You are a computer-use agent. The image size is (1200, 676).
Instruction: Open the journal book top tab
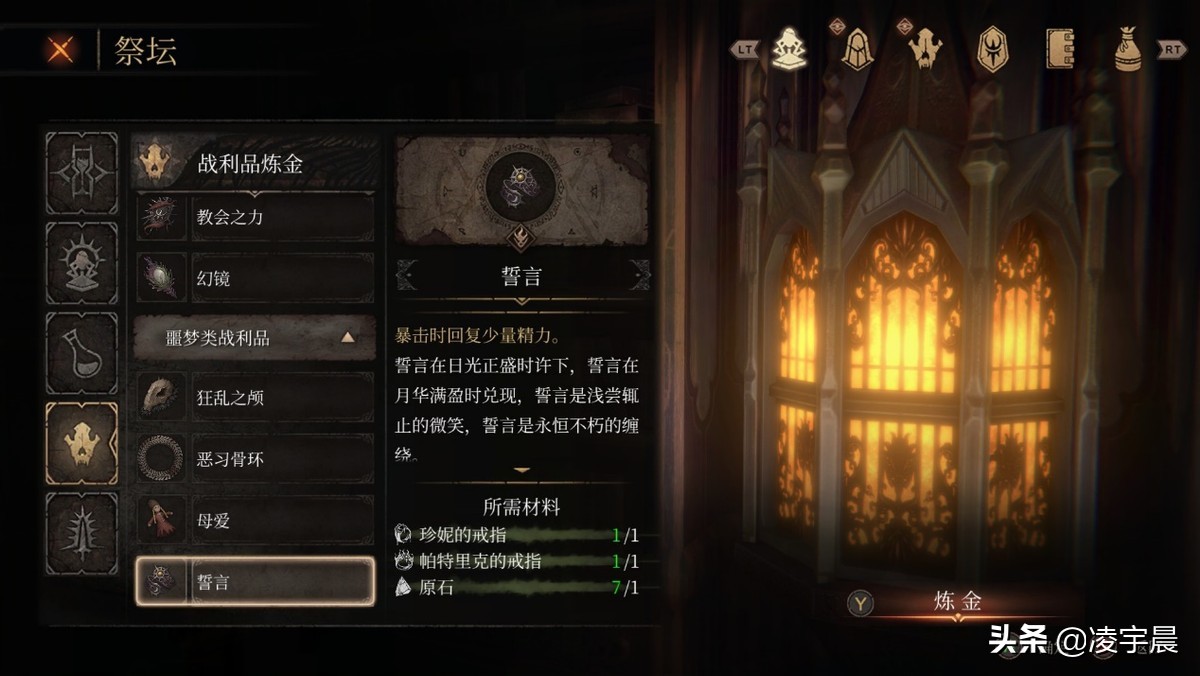pyautogui.click(x=1060, y=48)
